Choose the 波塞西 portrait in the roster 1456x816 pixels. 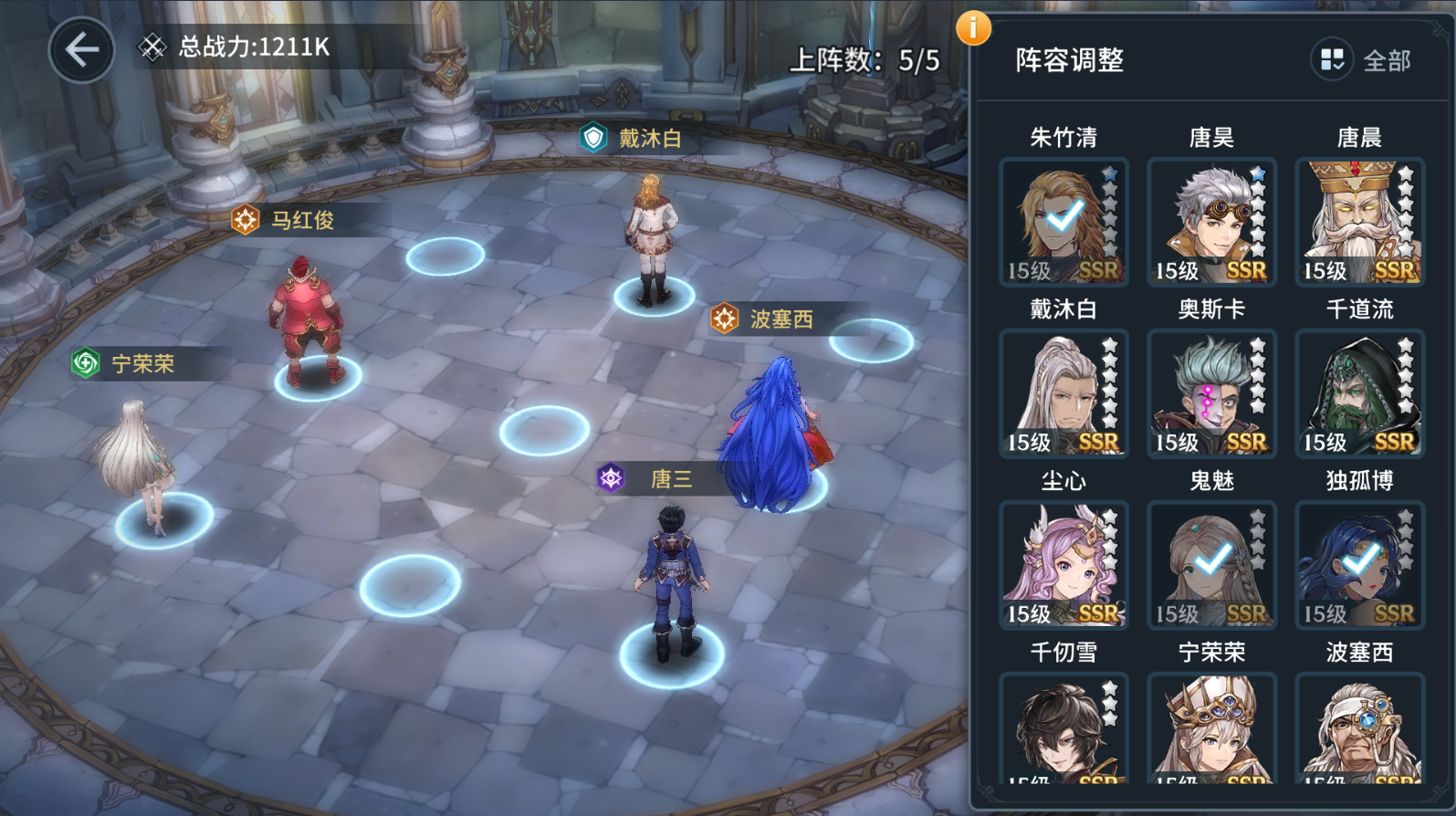tap(1359, 727)
